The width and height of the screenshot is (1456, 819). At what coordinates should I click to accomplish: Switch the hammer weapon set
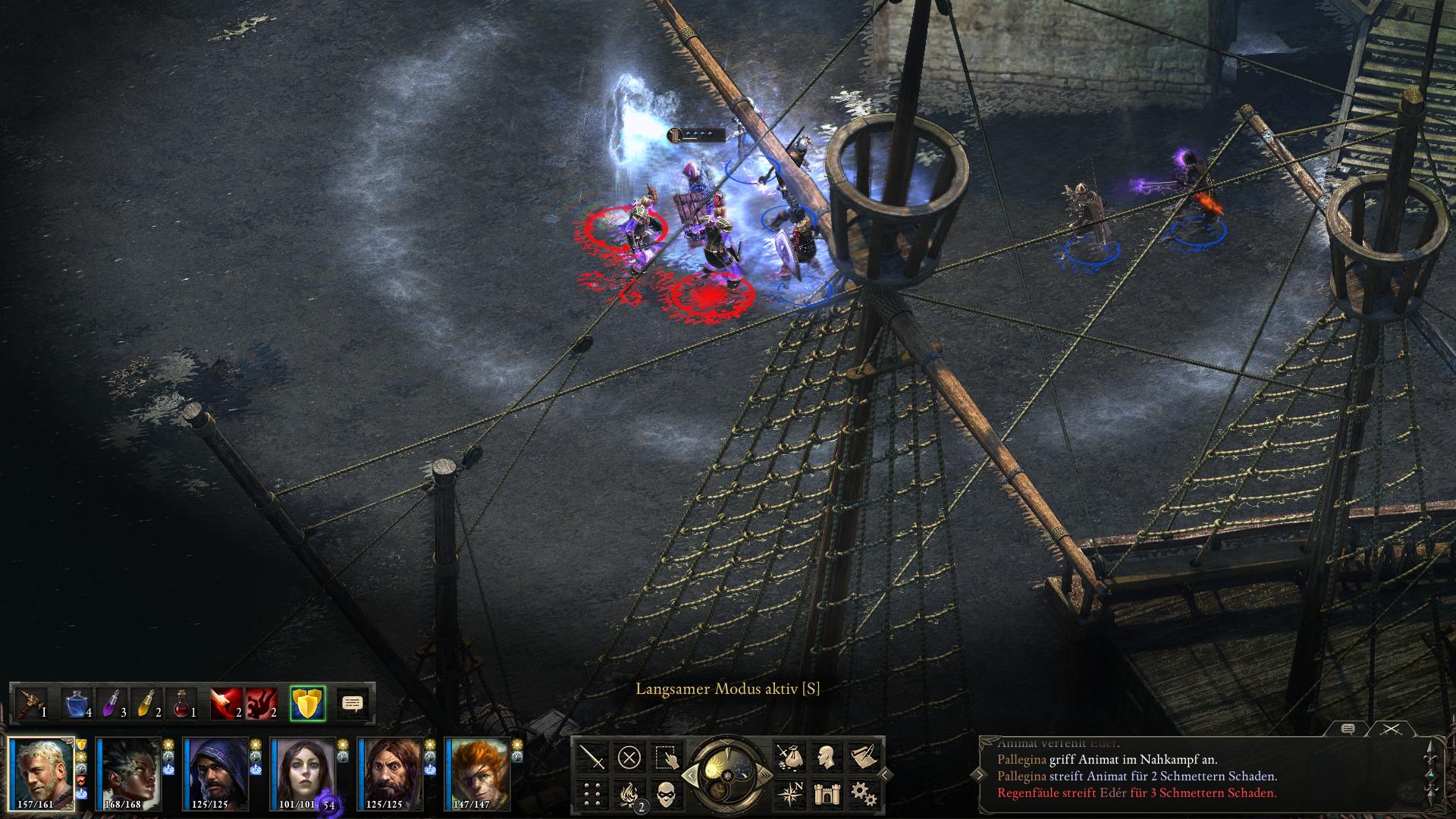[30, 703]
